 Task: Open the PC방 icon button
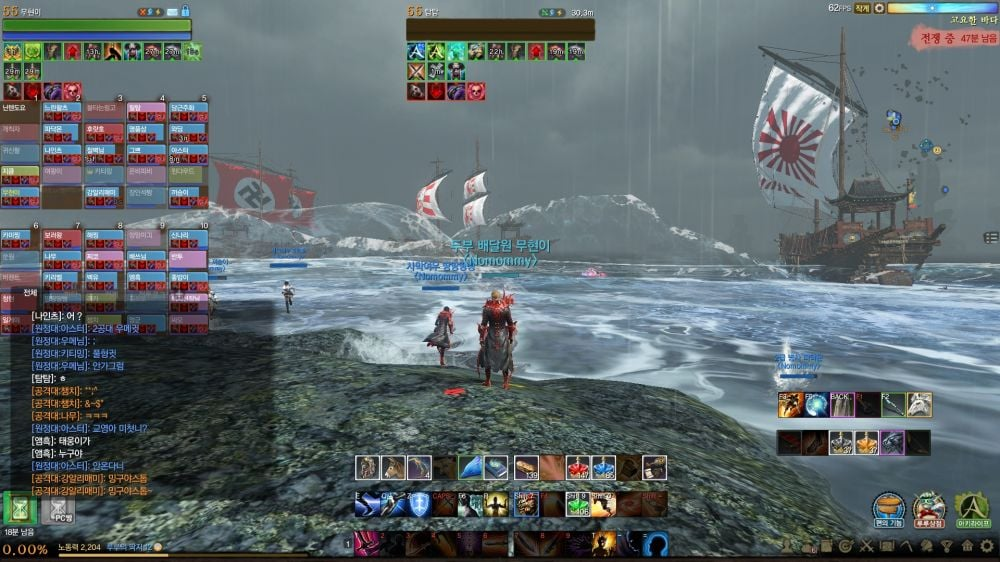pyautogui.click(x=62, y=510)
